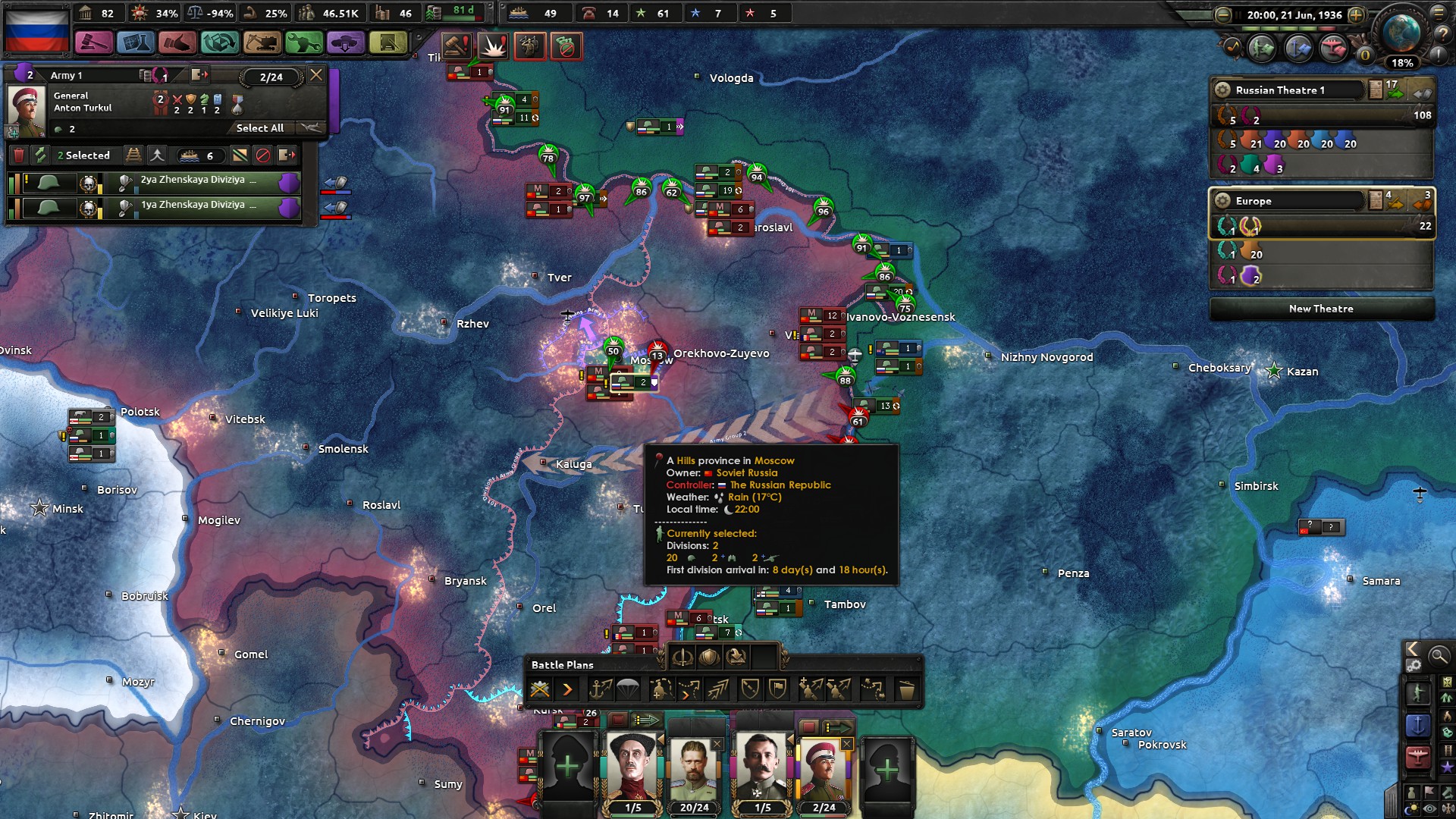
Task: Open the naval invasion planning tool
Action: 602,689
